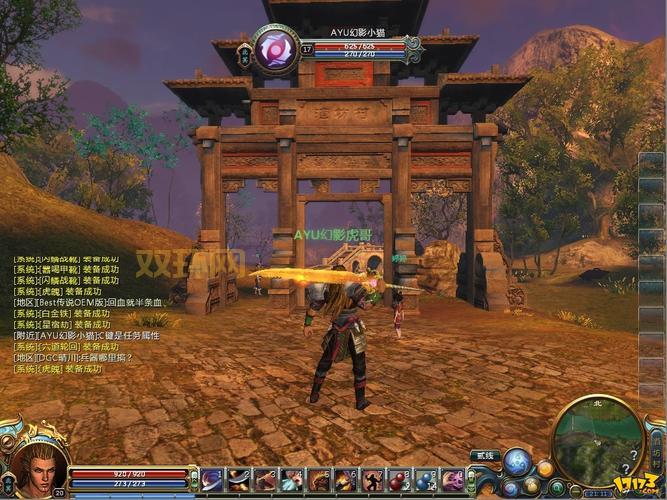Activate the crescent slash skill in slot 1
Screen dimensions: 667x500
[x=212, y=480]
